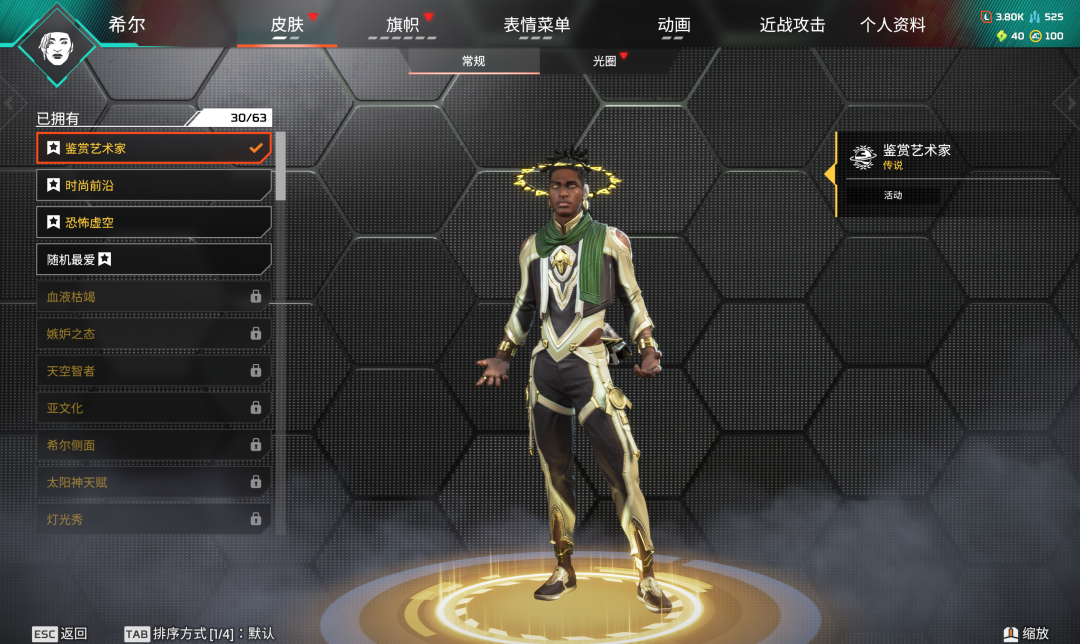Select the 表情菜单 tab
This screenshot has height=644, width=1080.
point(537,25)
